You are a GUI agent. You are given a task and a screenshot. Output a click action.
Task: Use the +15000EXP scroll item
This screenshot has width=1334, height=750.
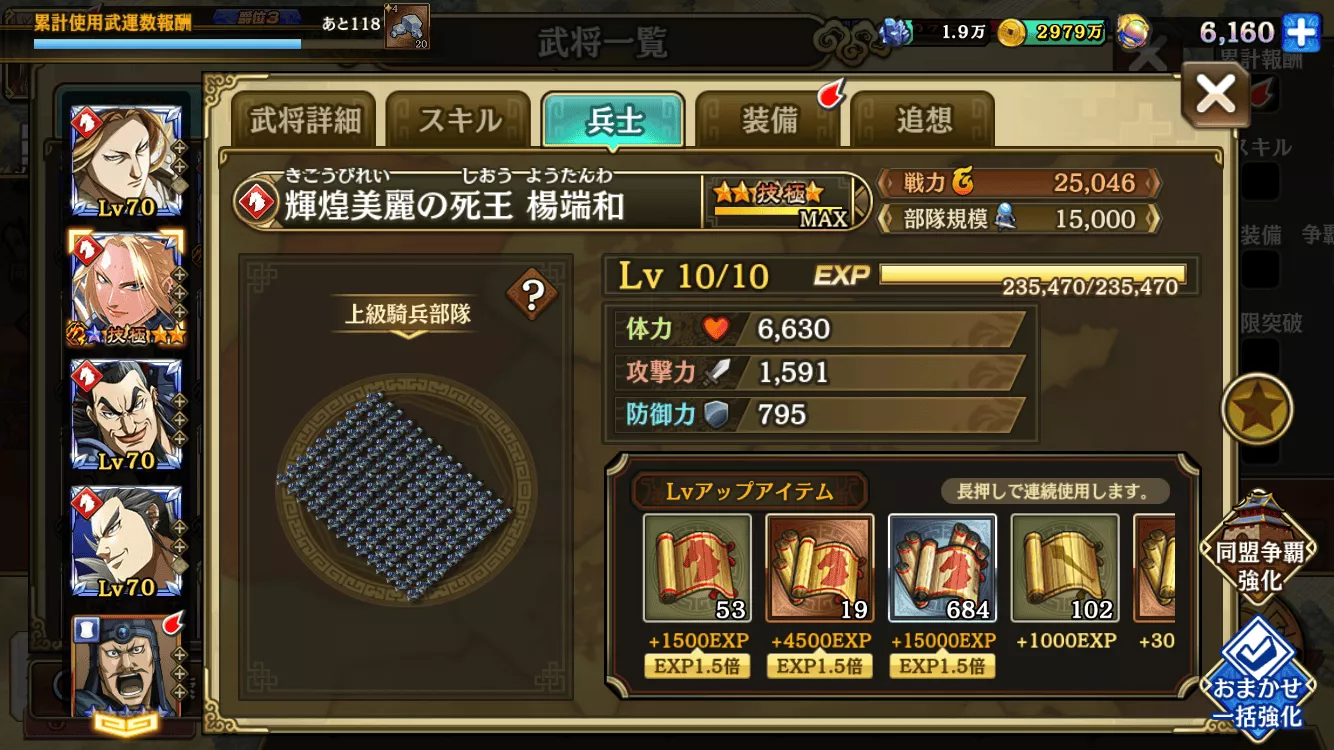click(941, 570)
